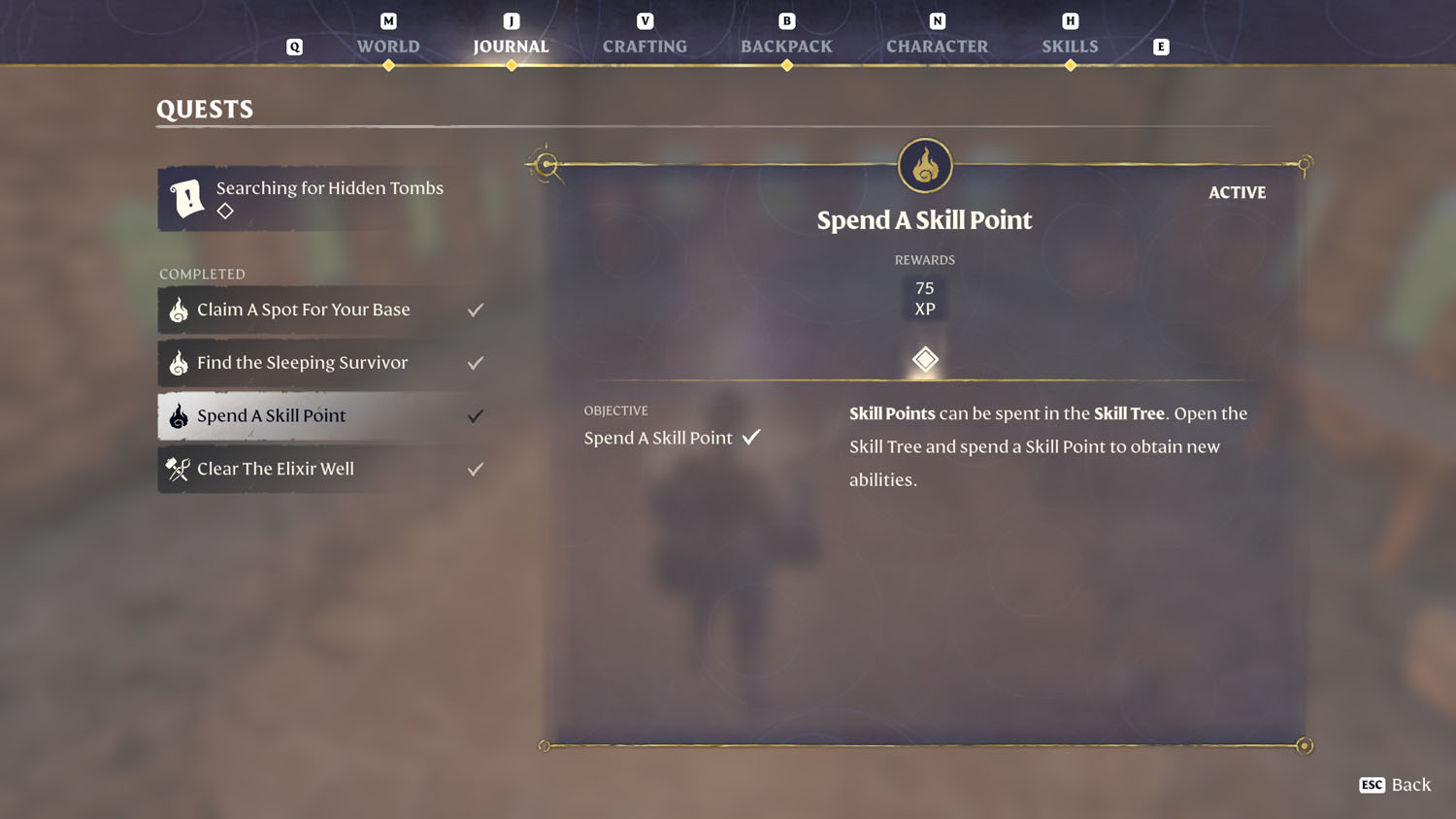
Task: Click the checkmark on Claim A Spot For Your Base
Action: (x=476, y=310)
